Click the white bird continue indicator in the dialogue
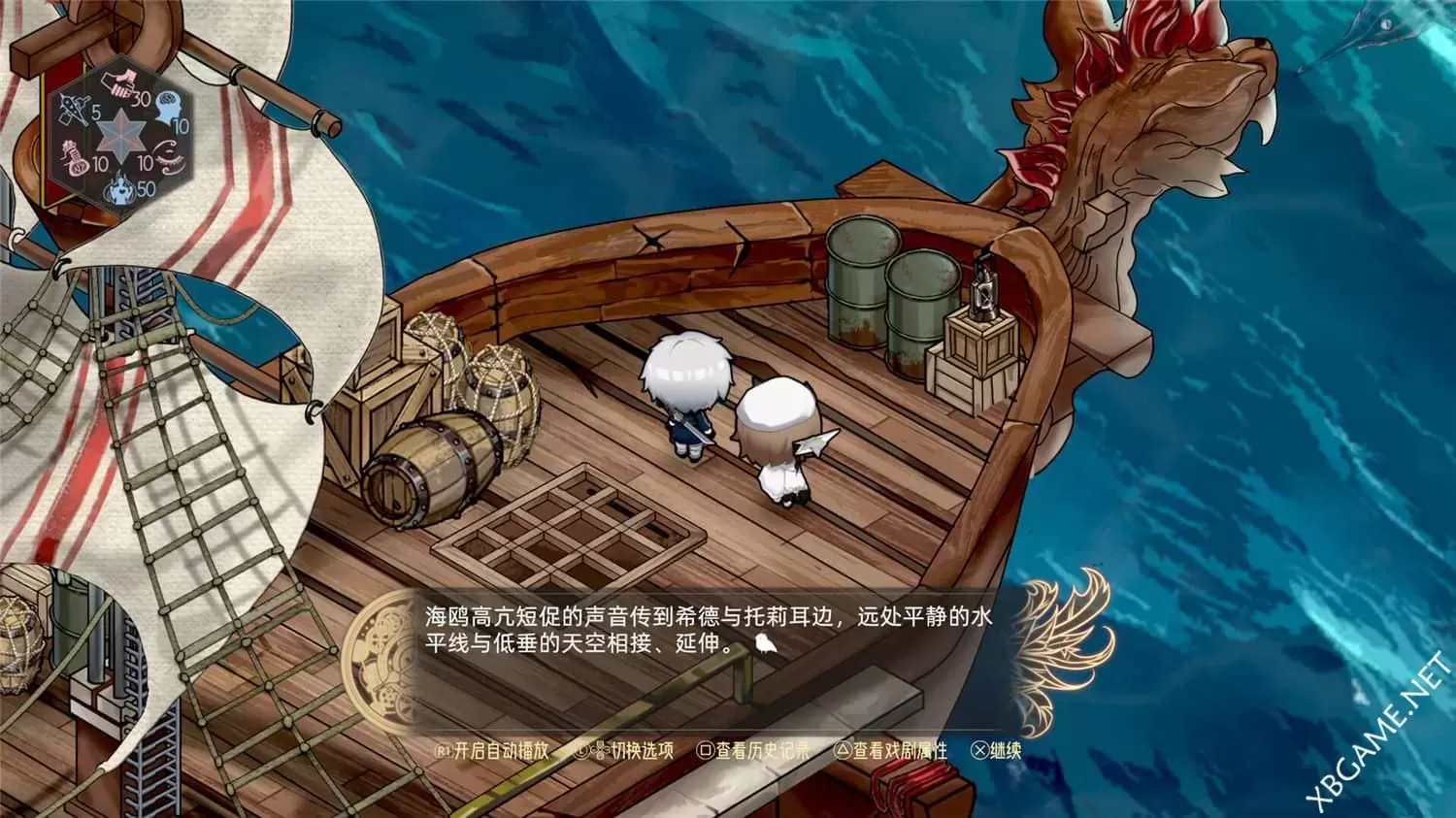 click(x=765, y=642)
